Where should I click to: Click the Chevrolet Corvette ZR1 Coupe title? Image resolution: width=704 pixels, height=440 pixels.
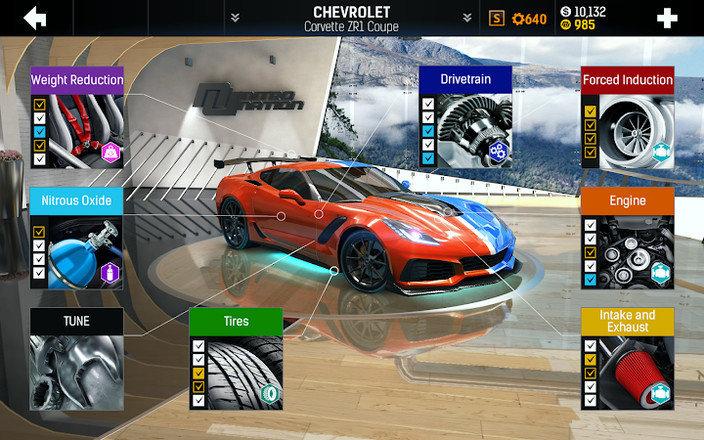[351, 17]
